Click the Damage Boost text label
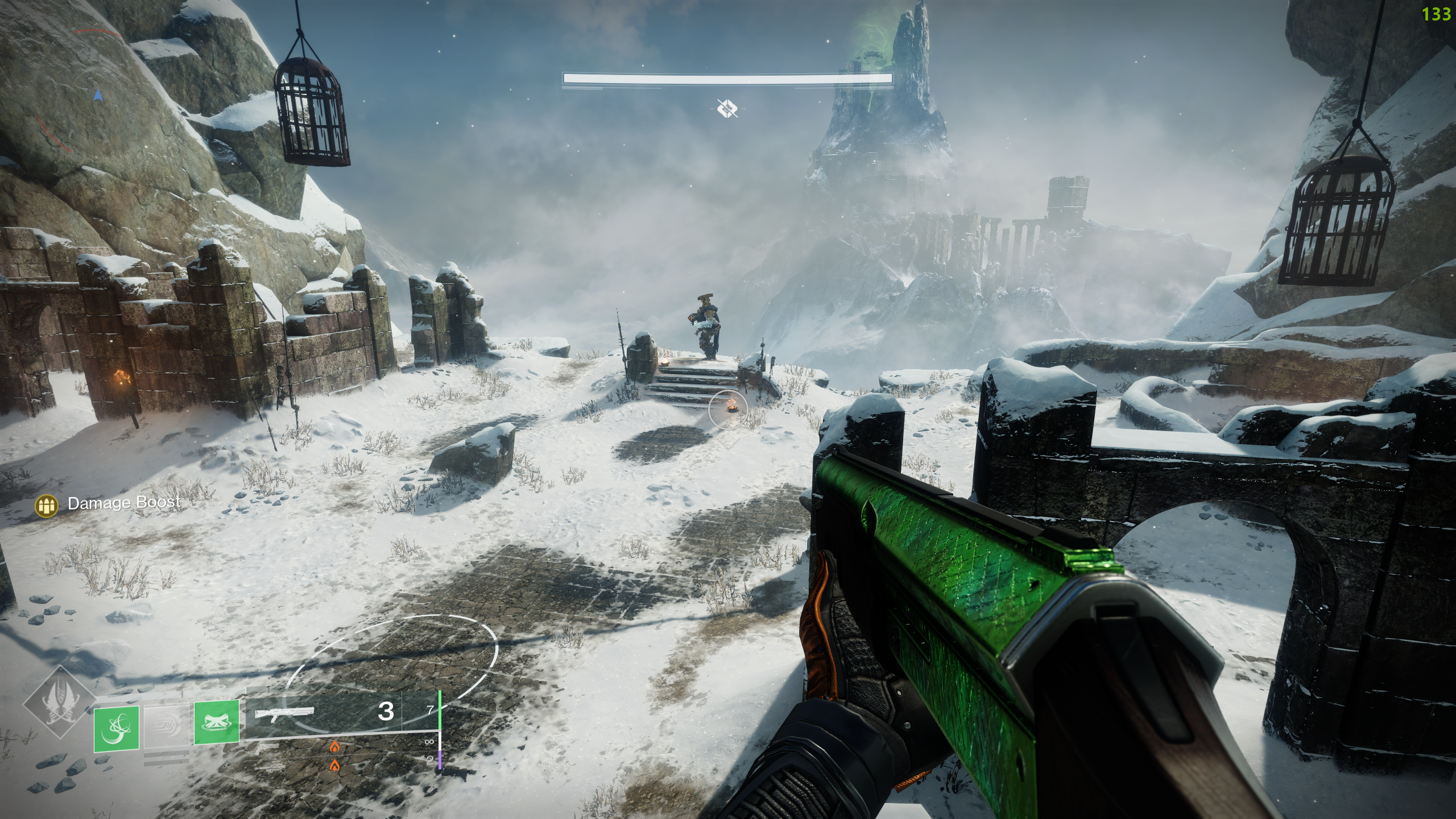Screen dimensions: 1456x819 (124, 503)
